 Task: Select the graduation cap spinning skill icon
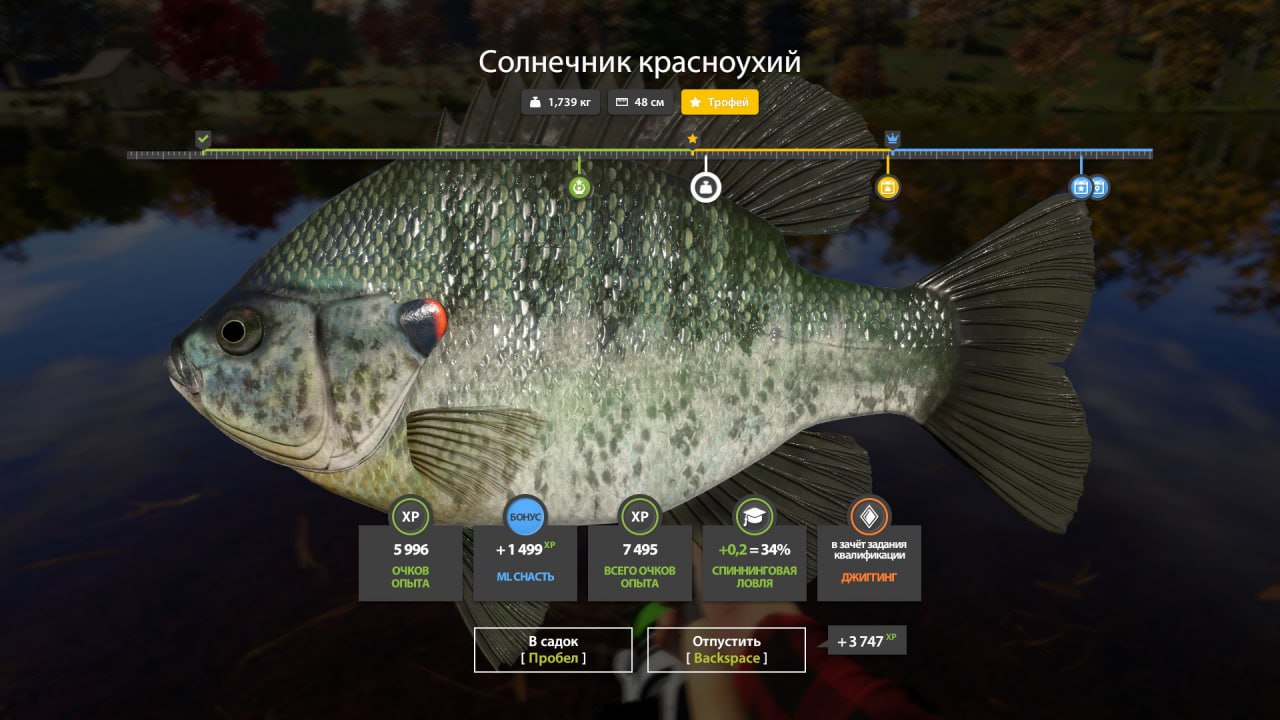754,517
